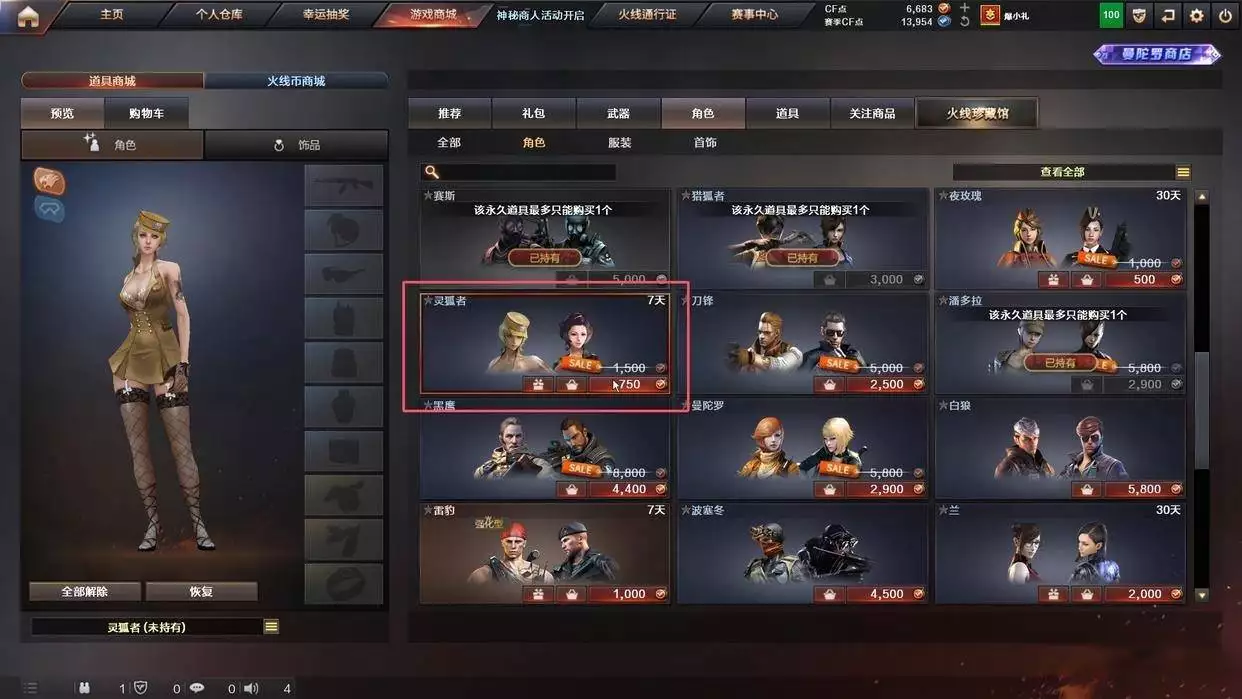Image resolution: width=1242 pixels, height=699 pixels.
Task: Select the 饰品 accessories tab
Action: [x=297, y=145]
